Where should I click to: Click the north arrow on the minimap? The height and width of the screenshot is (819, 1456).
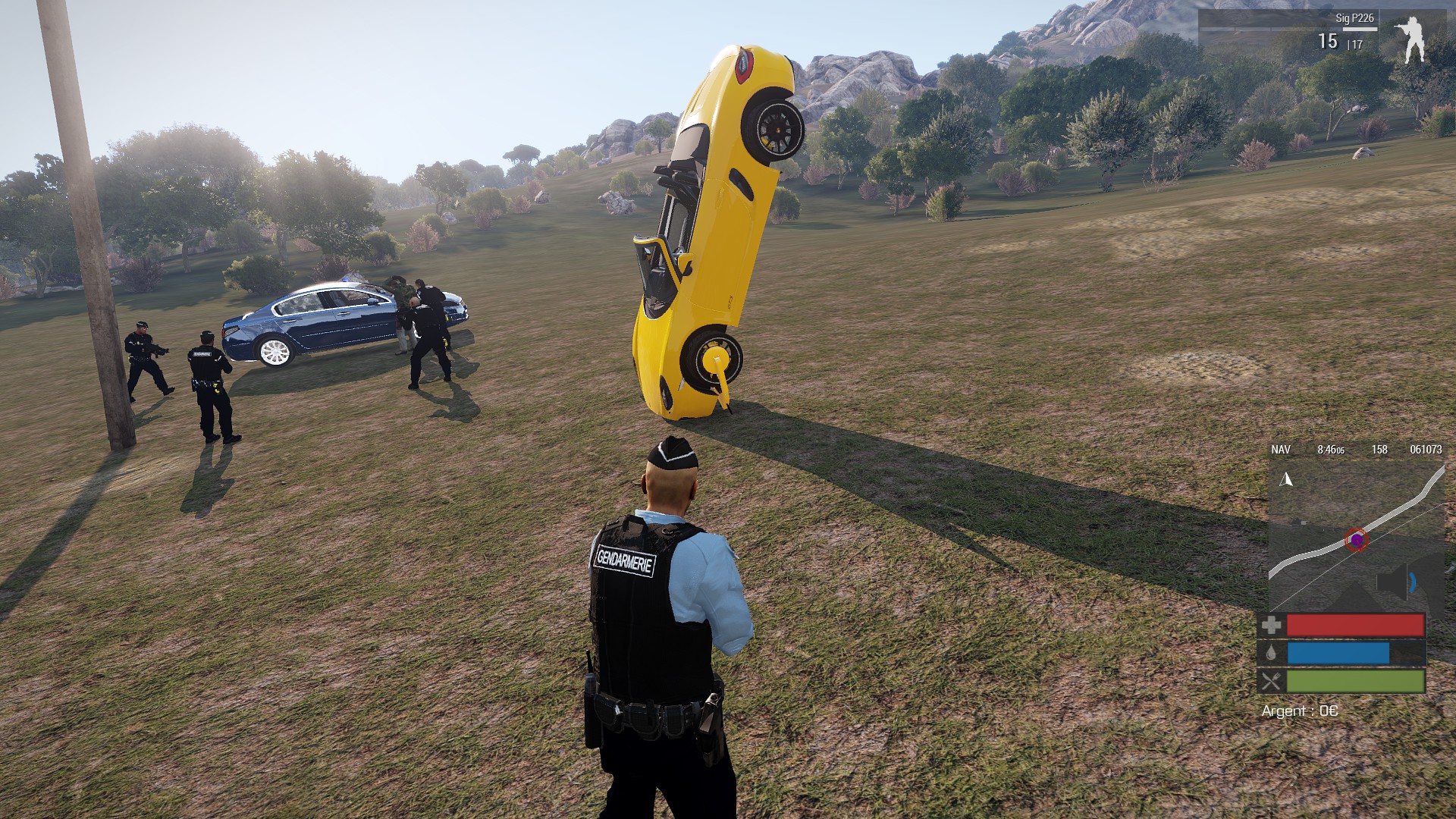click(1286, 479)
